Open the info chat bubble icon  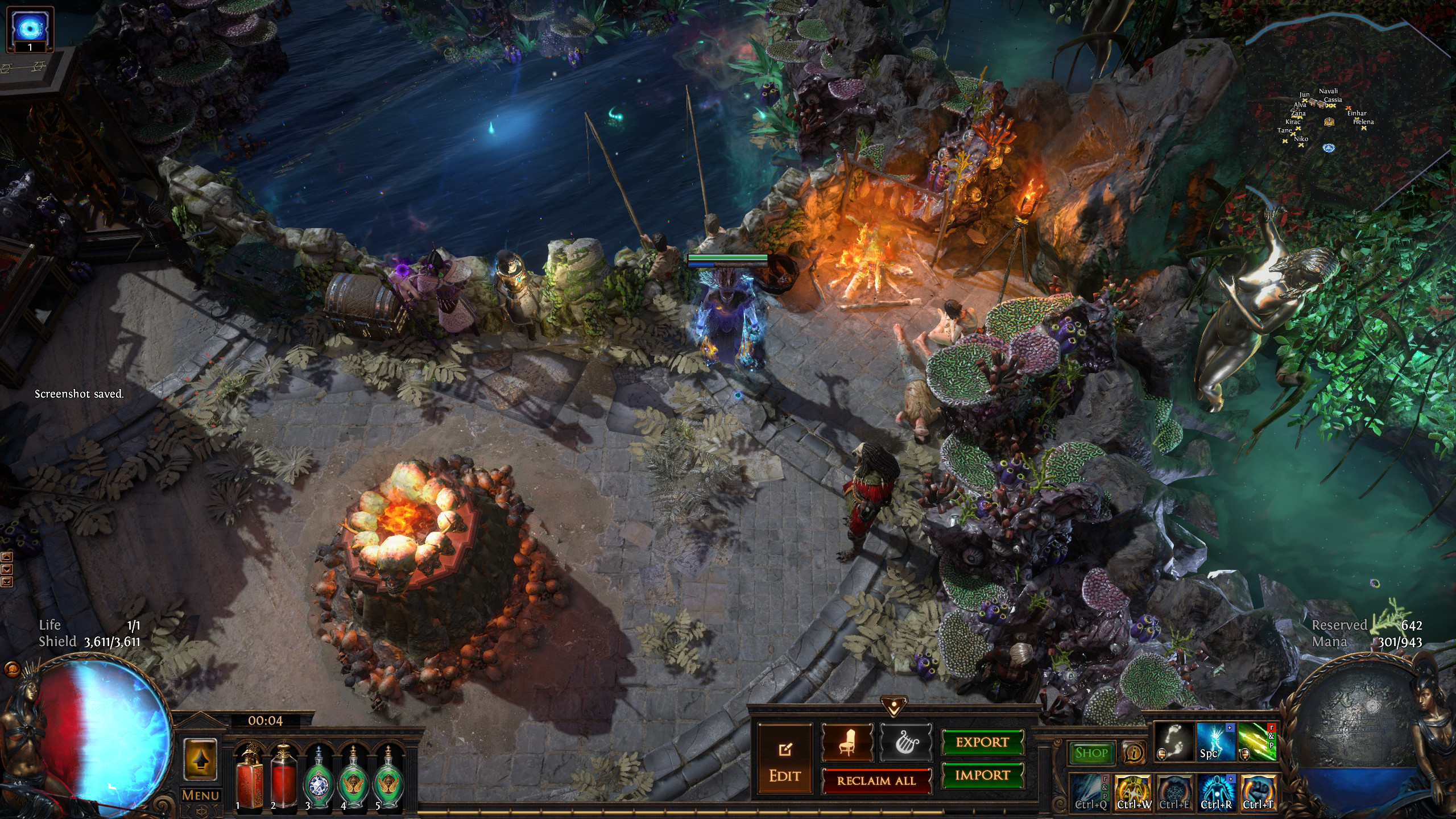tap(1134, 754)
